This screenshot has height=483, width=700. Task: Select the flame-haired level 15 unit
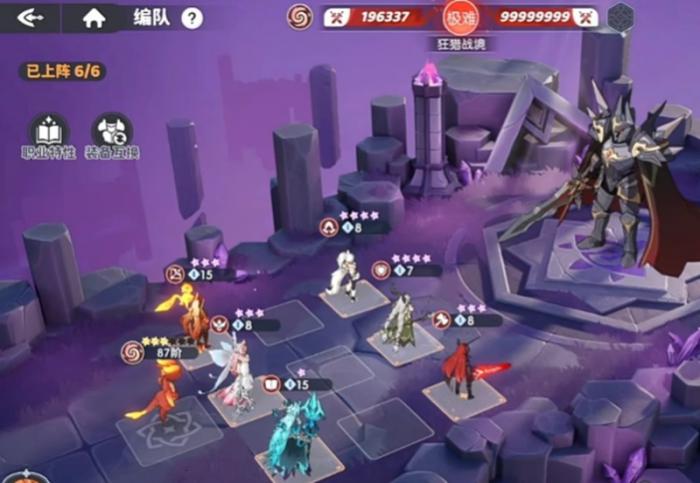(x=194, y=318)
